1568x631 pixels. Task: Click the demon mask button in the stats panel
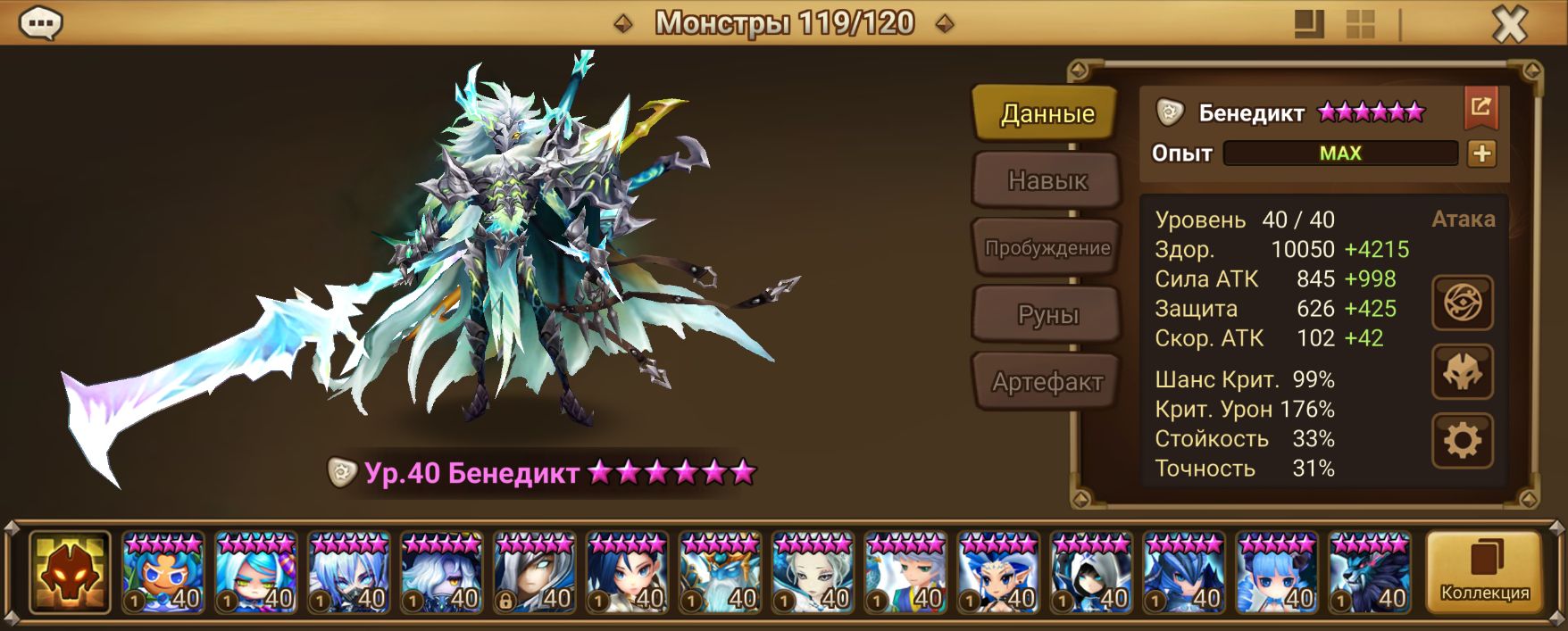click(x=1462, y=372)
